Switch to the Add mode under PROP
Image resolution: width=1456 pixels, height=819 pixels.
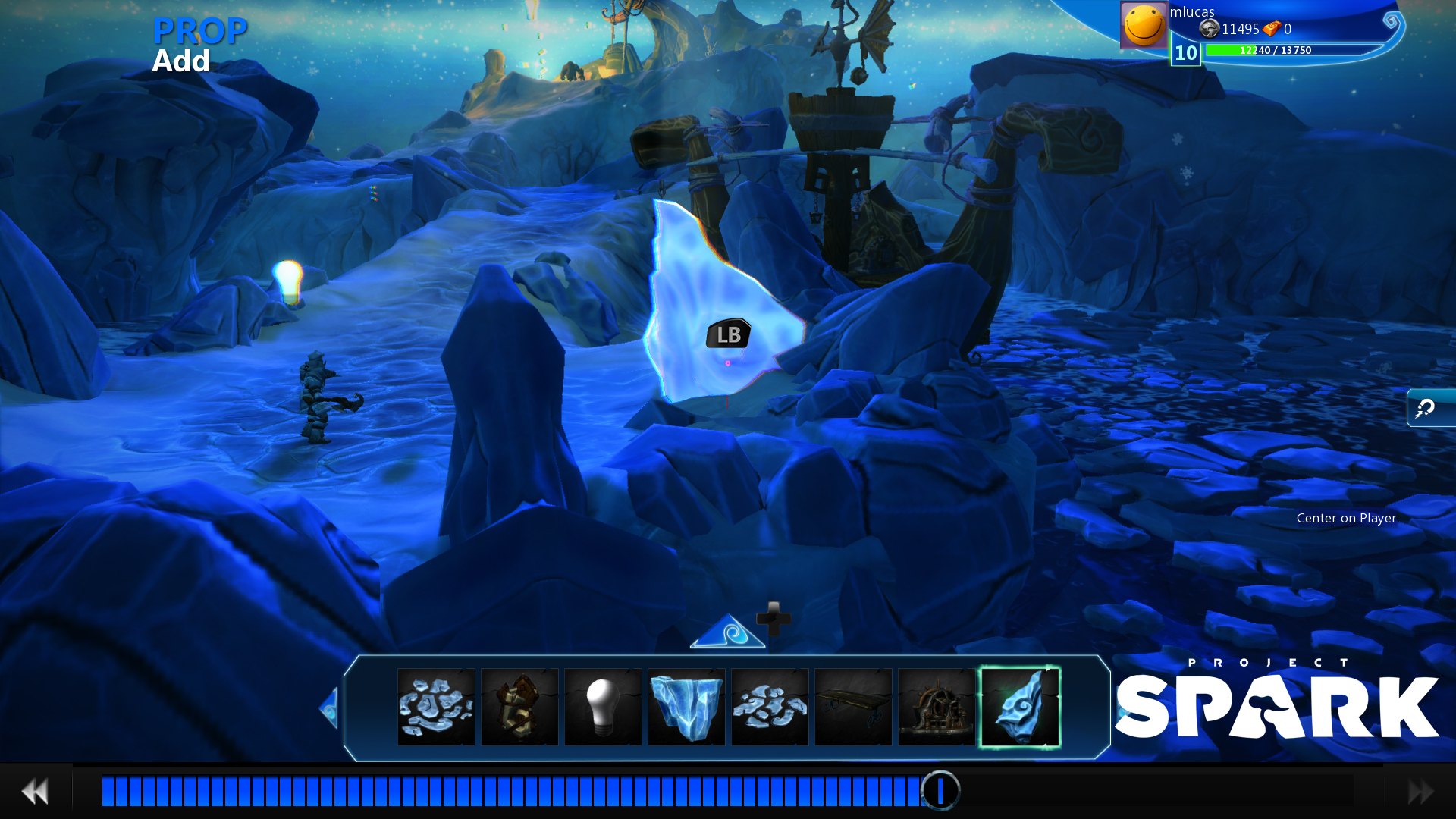[181, 61]
